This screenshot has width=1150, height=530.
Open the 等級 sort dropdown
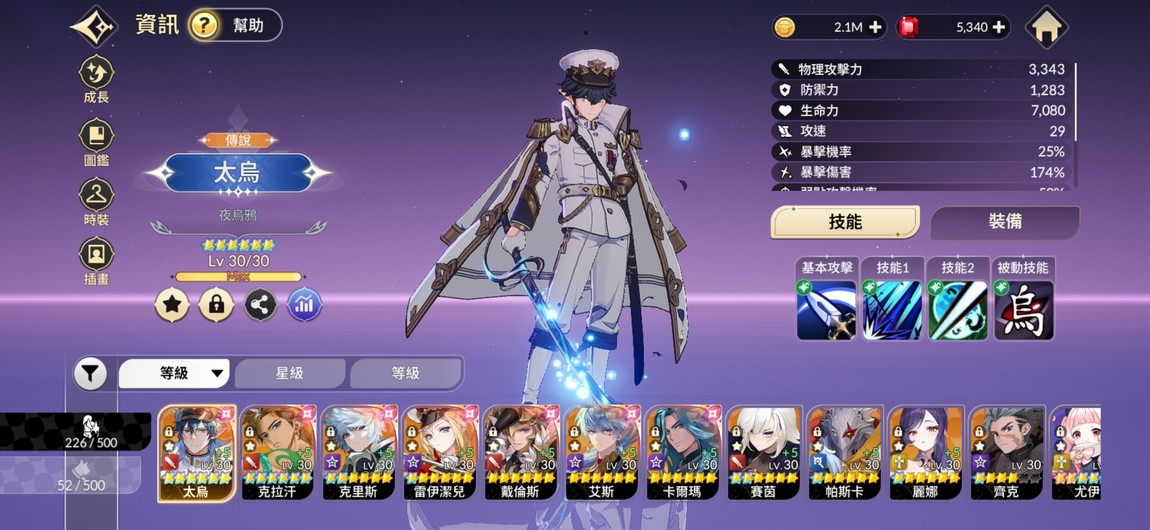pyautogui.click(x=175, y=373)
